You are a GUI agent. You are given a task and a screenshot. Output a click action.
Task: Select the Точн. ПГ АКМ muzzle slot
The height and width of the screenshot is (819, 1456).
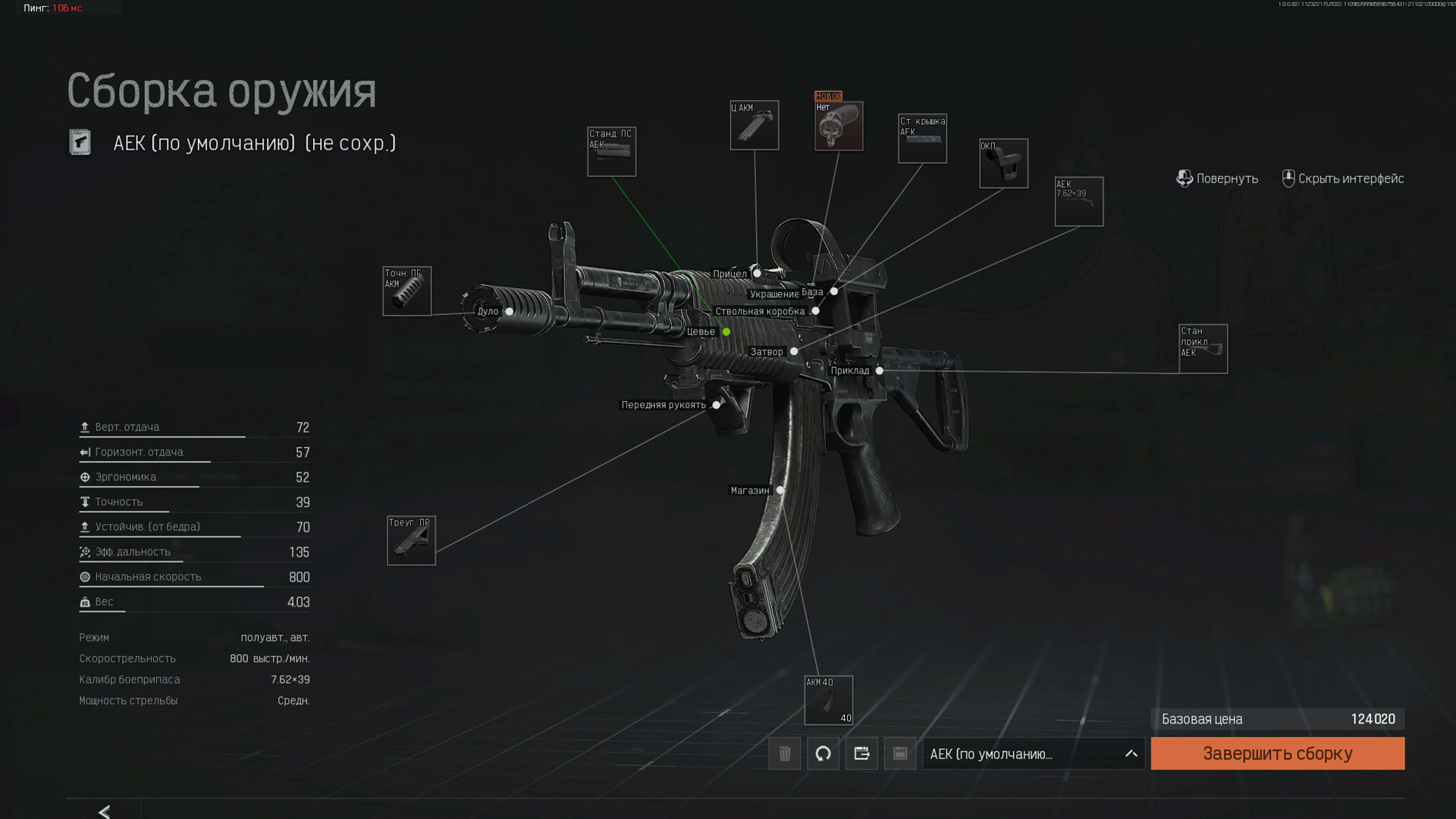406,291
